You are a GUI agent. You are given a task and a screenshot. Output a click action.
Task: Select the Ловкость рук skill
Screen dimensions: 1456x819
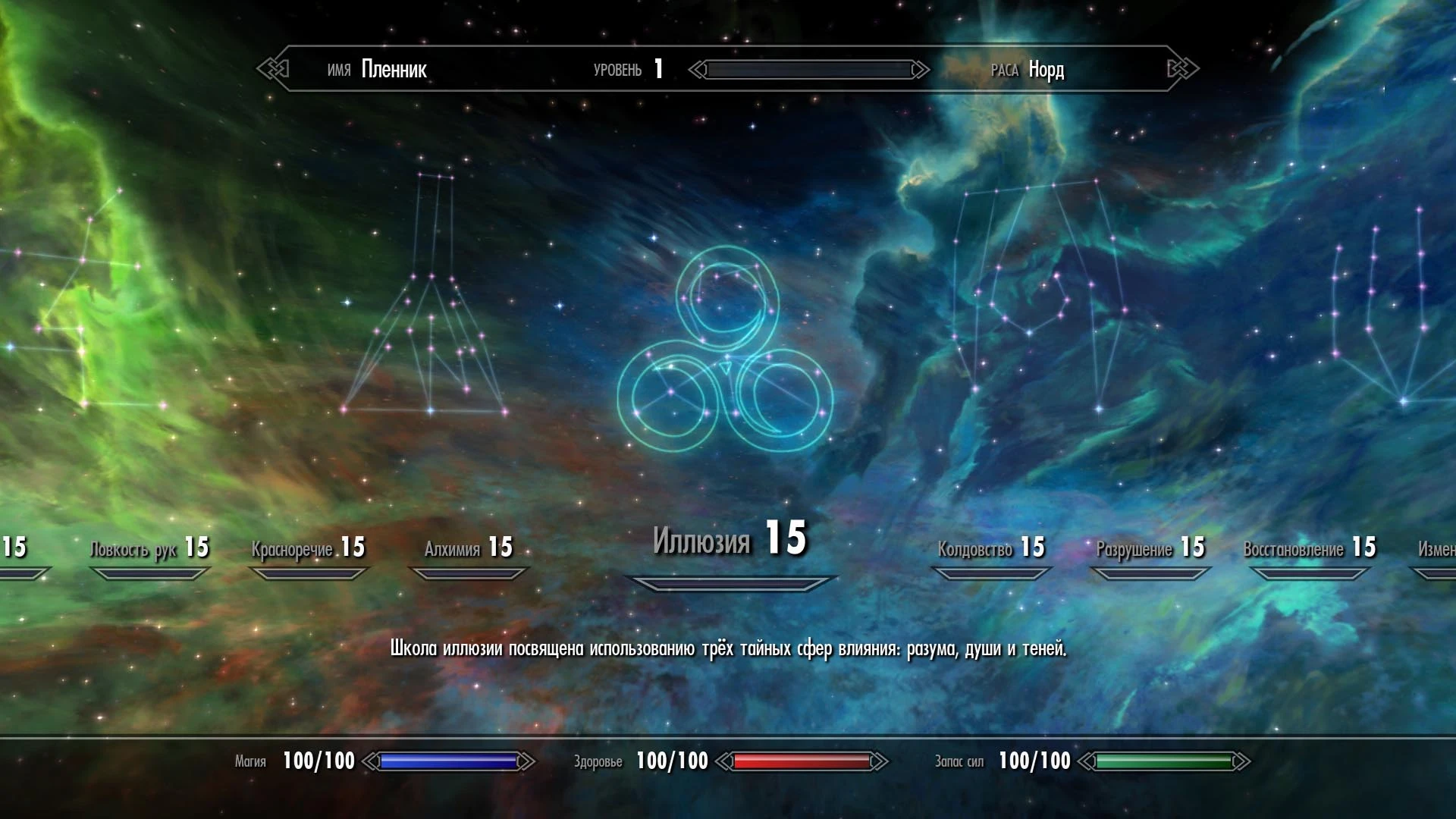point(149,548)
